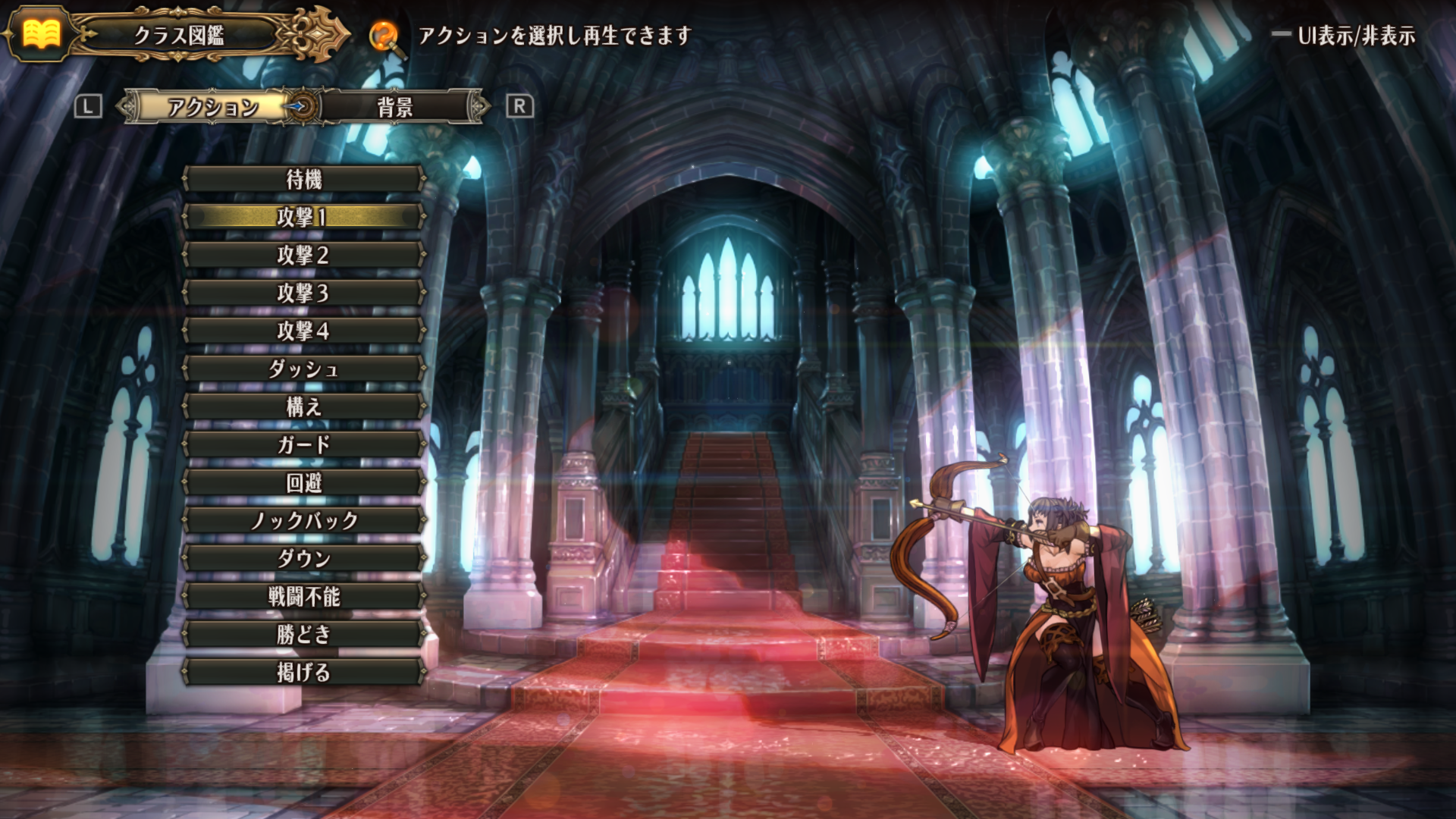Choose the 勝どき victory action
This screenshot has height=819, width=1456.
[x=303, y=635]
